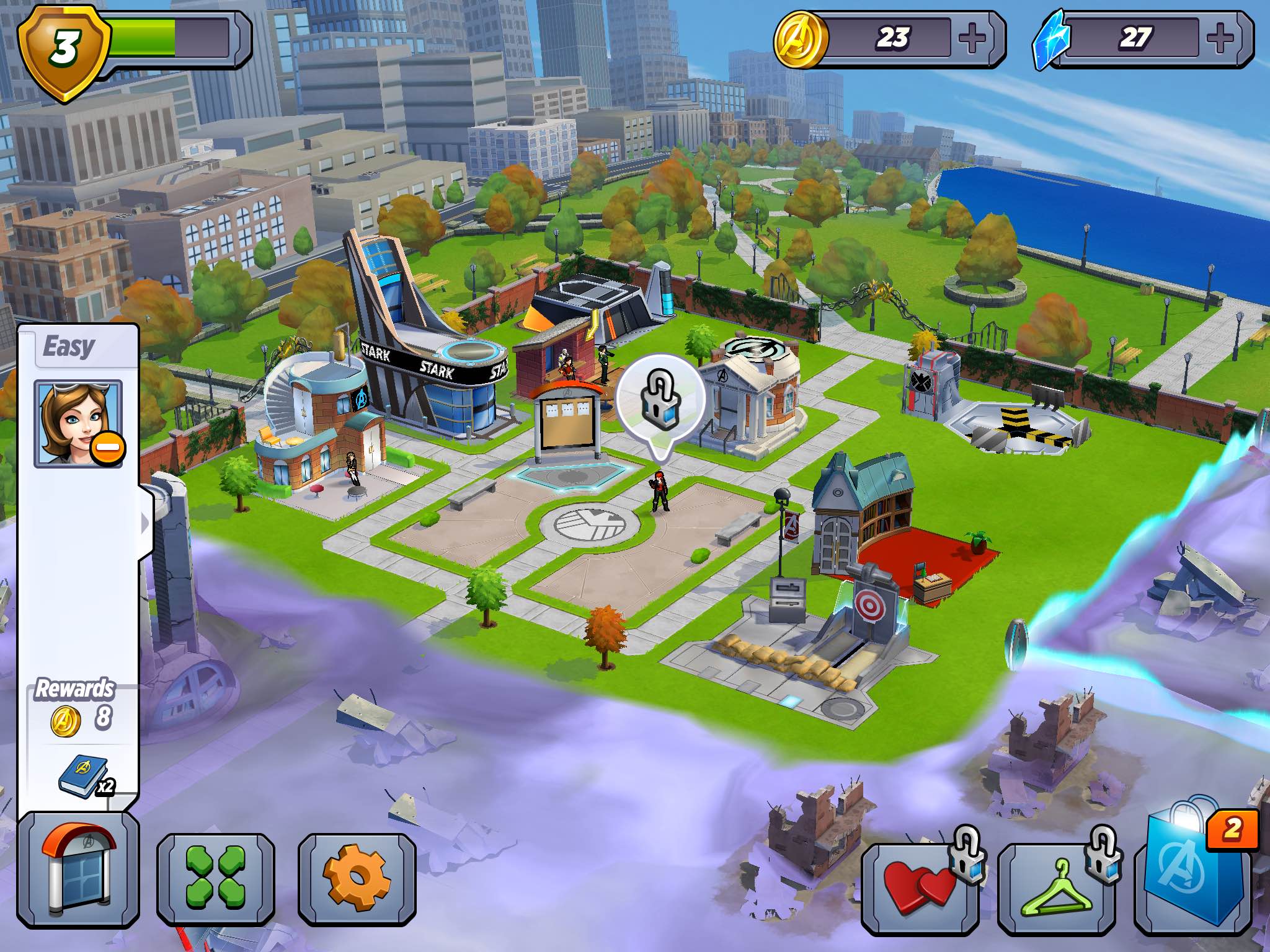Buy more blue shards via plus button
The height and width of the screenshot is (952, 1270).
[x=1220, y=38]
